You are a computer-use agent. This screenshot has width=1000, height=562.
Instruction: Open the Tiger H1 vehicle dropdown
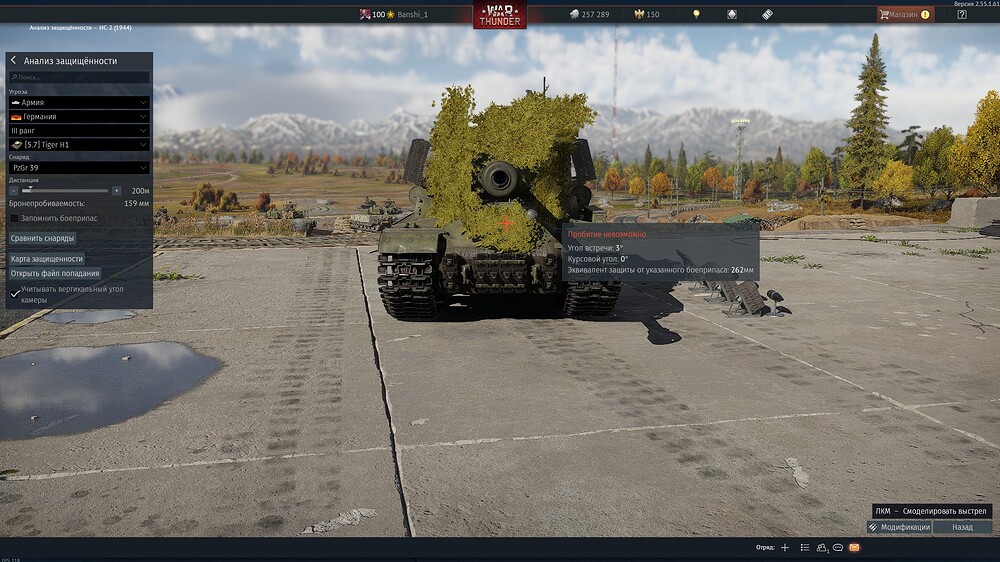pyautogui.click(x=79, y=145)
